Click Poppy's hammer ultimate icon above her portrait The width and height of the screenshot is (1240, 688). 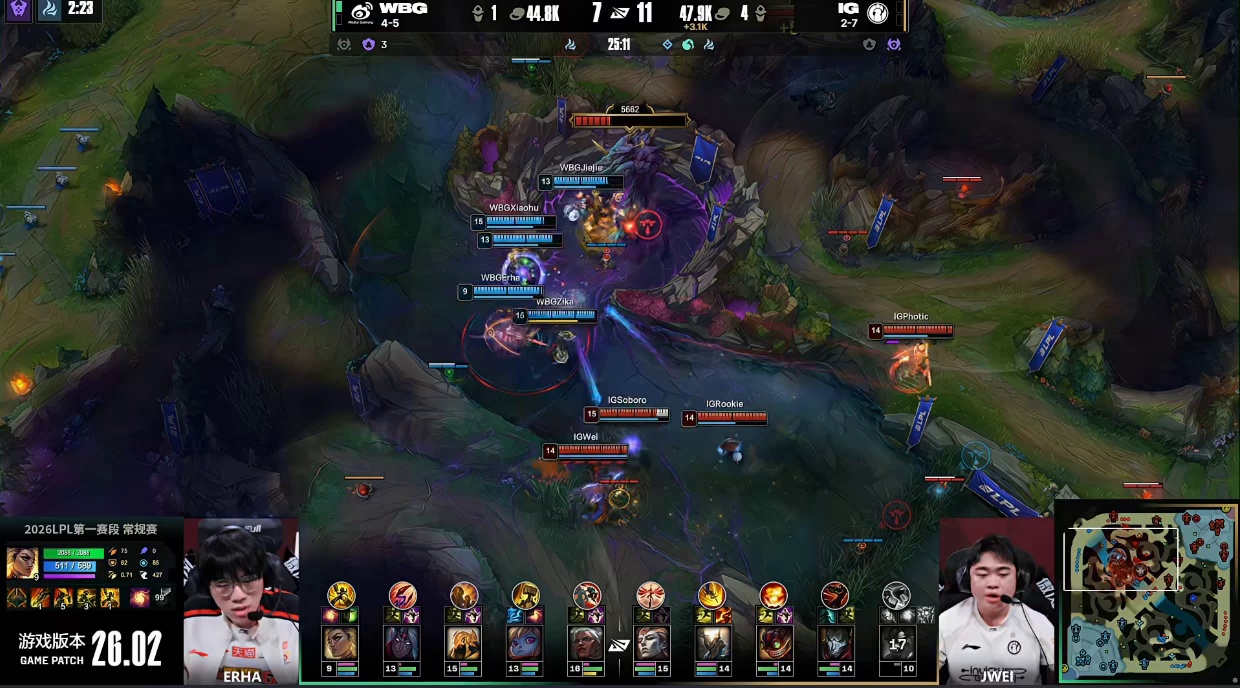525,596
